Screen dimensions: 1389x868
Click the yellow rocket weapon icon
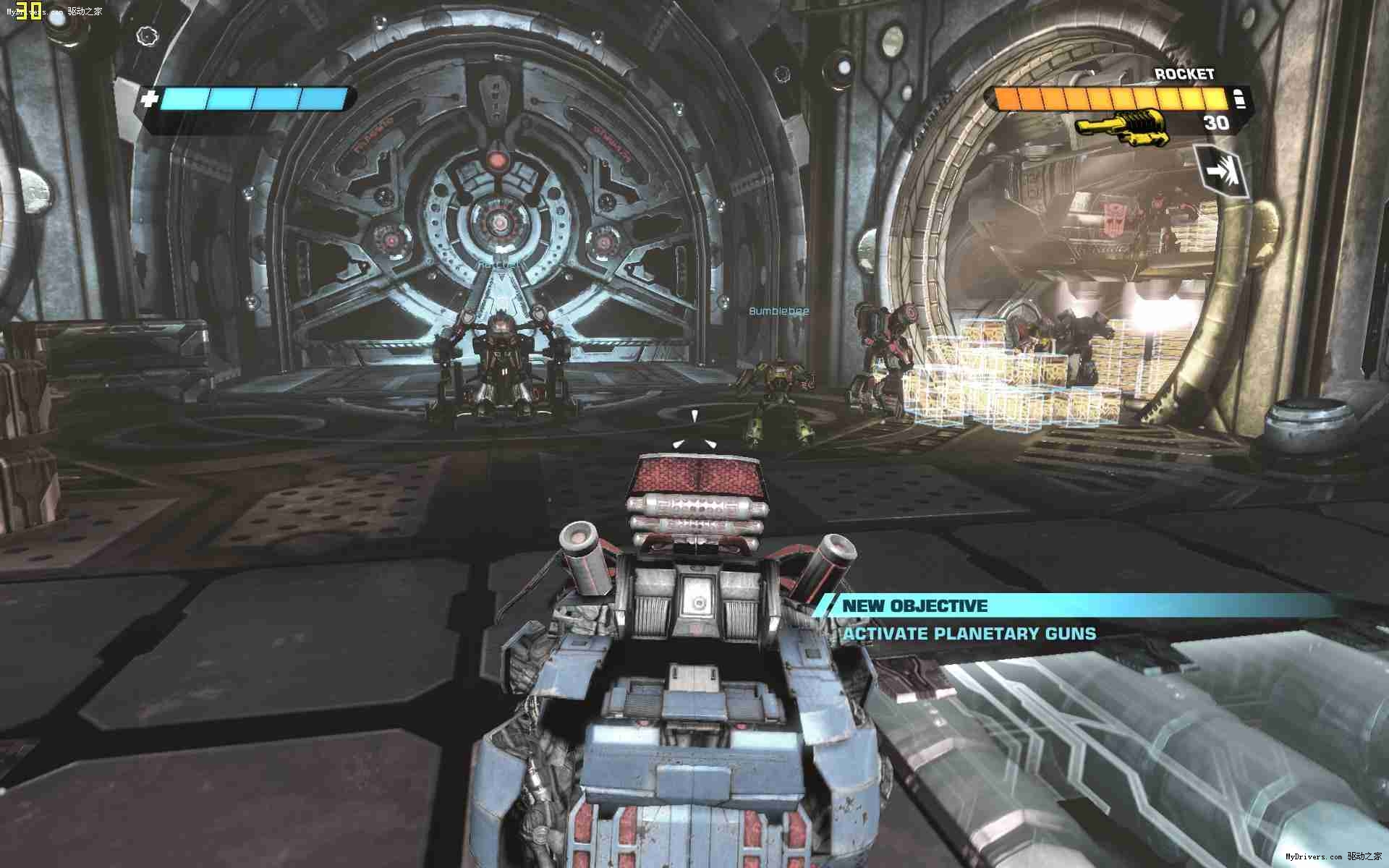1121,125
